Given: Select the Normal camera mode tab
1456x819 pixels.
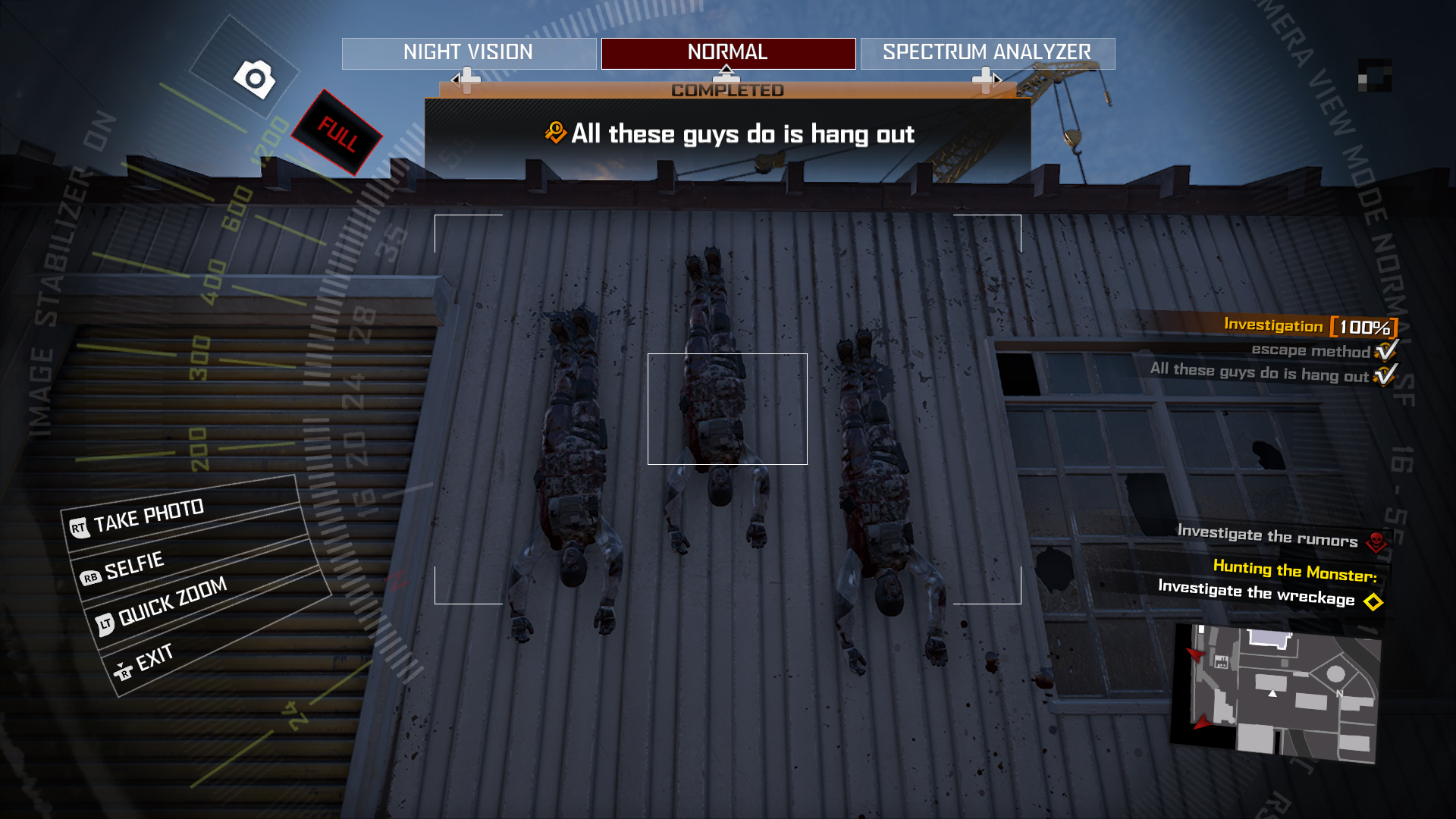Looking at the screenshot, I should 728,53.
